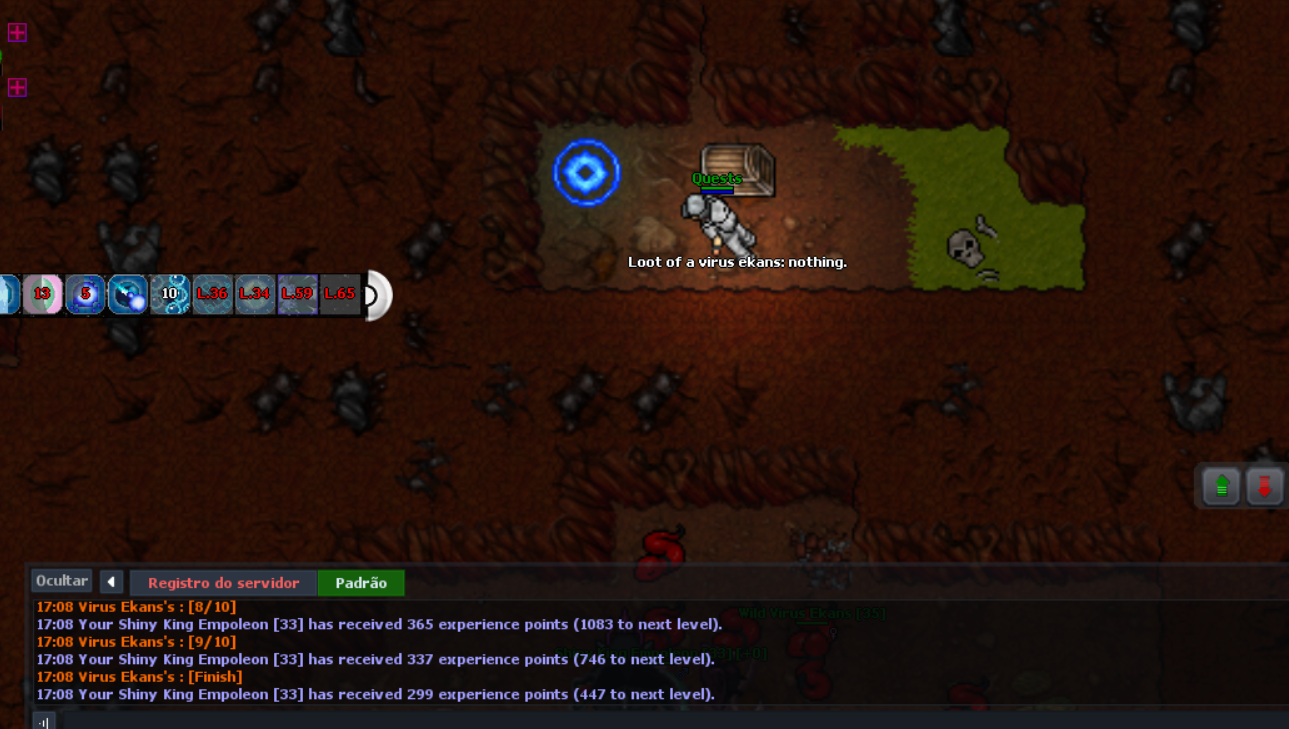
Task: Select the Padrão chat tab
Action: 361,583
